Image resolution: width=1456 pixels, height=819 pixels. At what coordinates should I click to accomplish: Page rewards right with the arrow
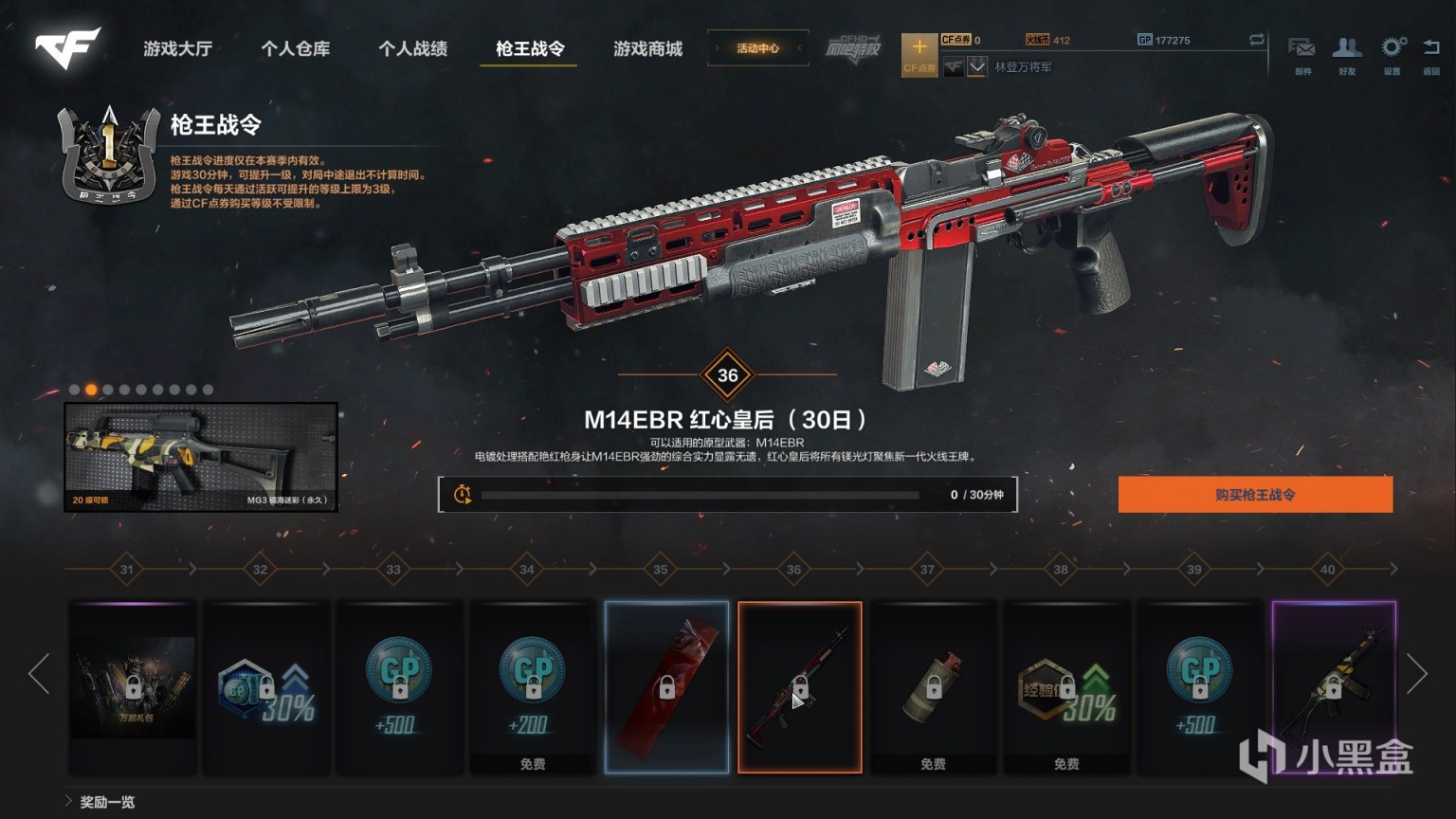[x=1416, y=674]
